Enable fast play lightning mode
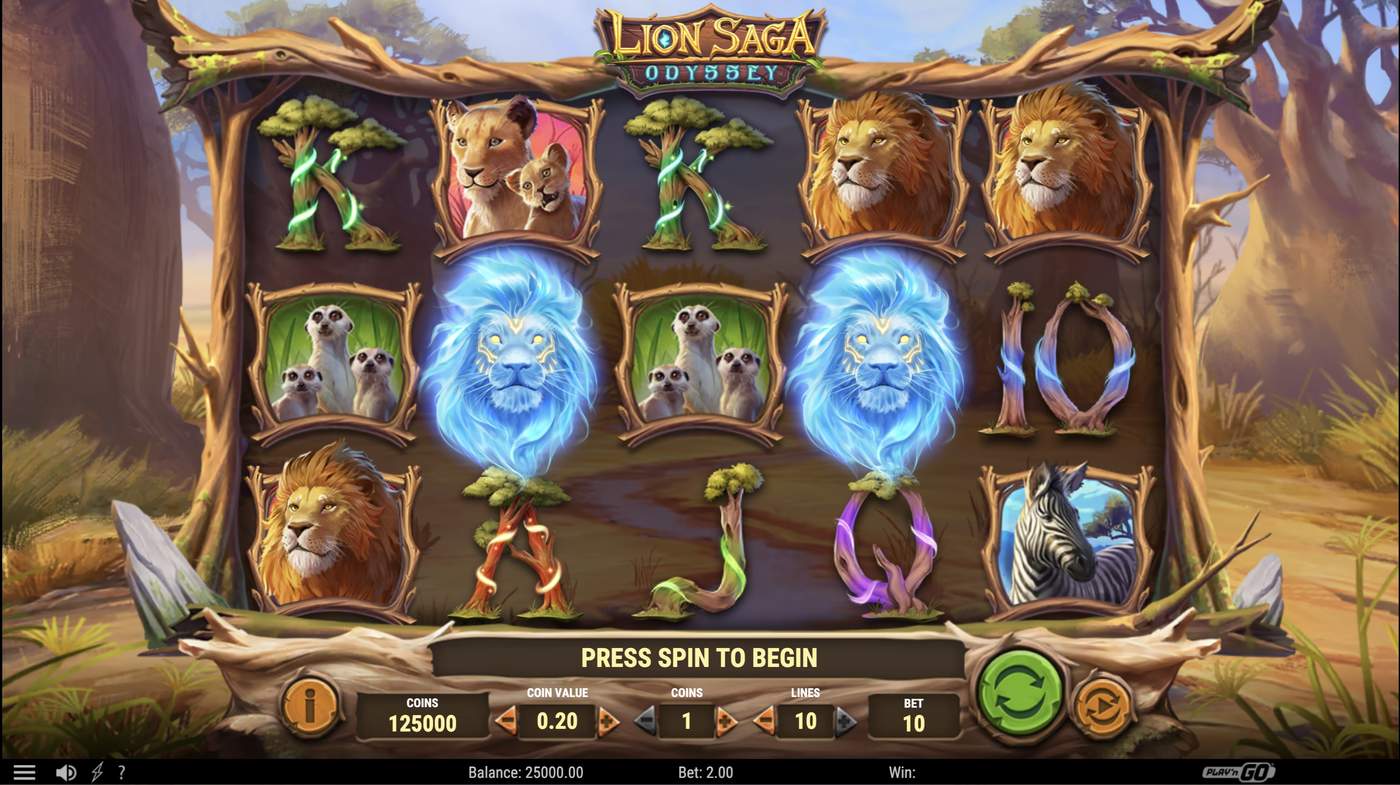The image size is (1400, 785). (96, 770)
